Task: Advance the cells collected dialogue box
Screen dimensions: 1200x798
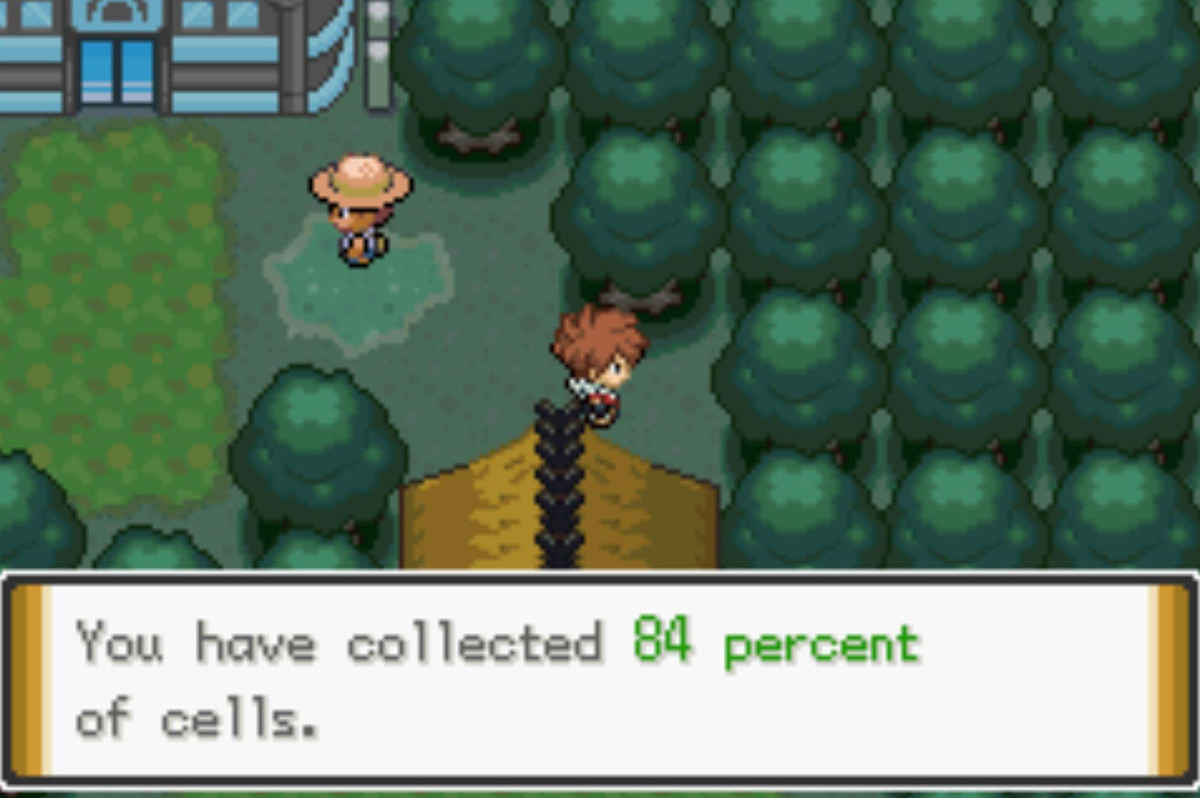Action: click(598, 680)
